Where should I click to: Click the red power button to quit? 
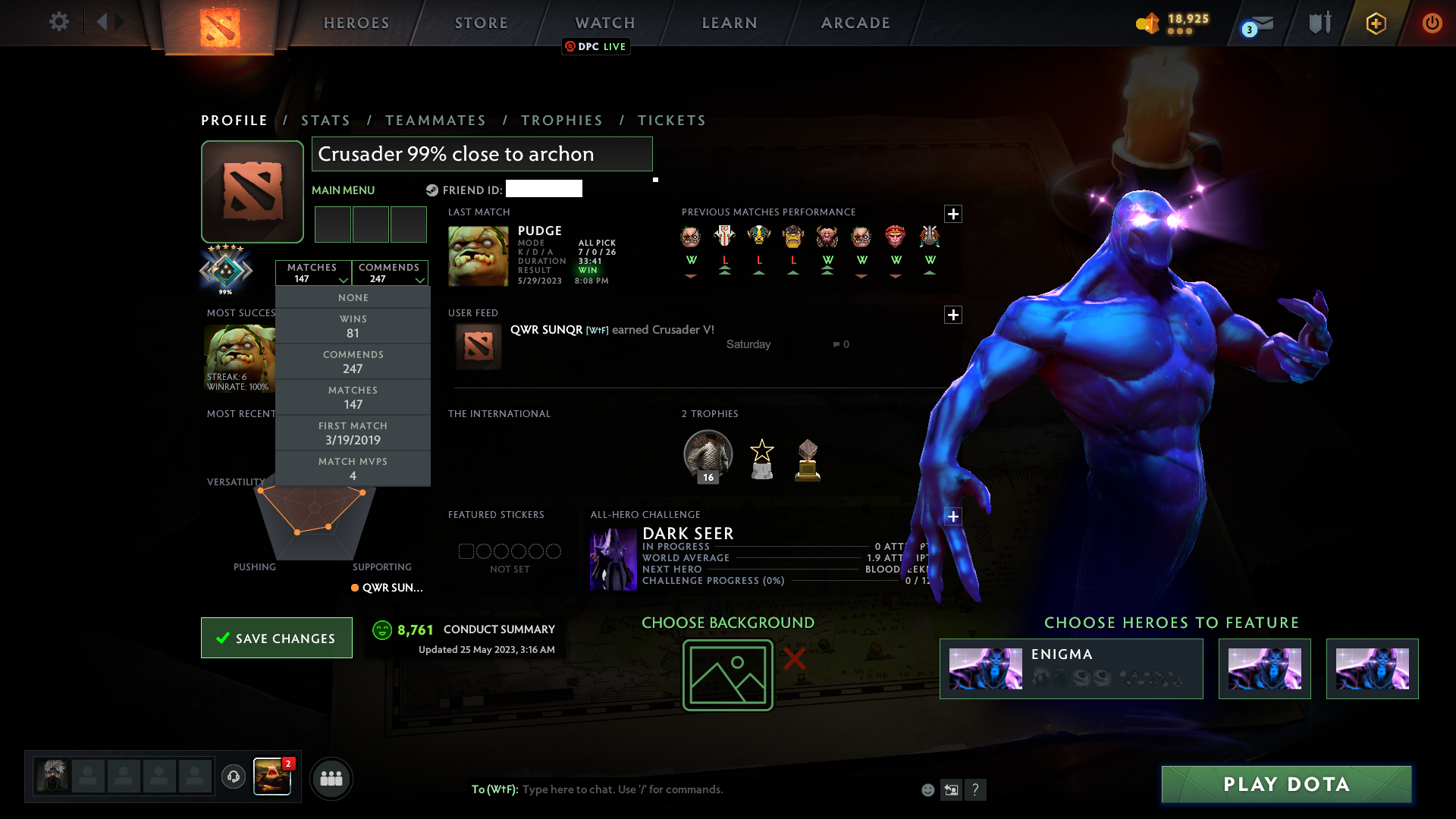[1432, 23]
